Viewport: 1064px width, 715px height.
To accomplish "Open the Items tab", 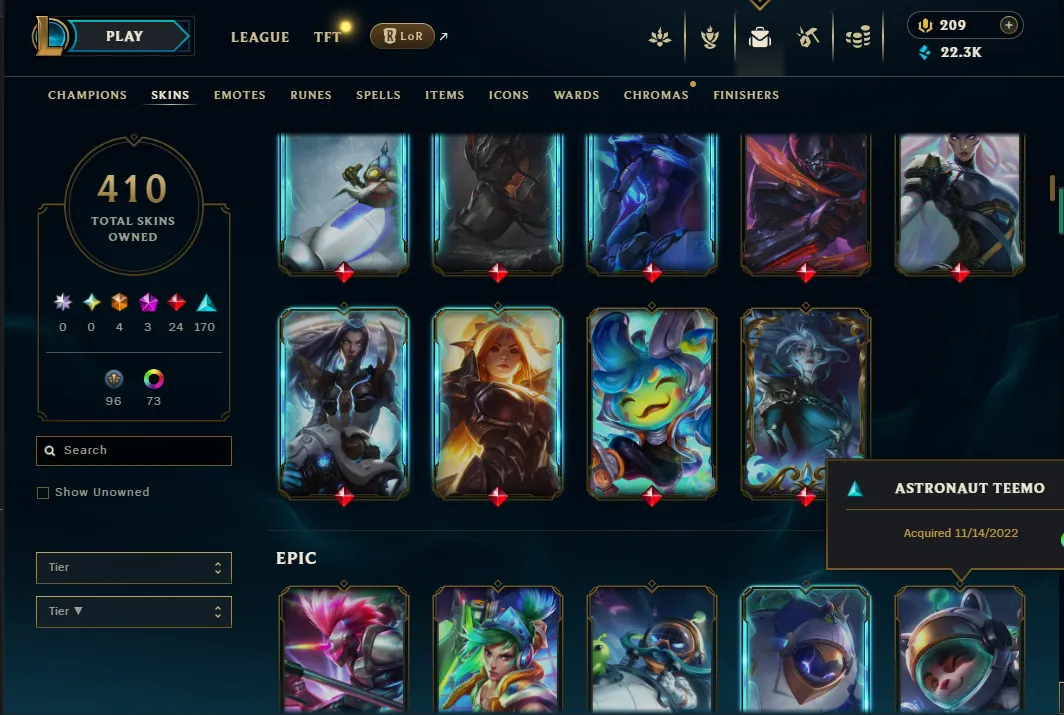I will pos(445,95).
